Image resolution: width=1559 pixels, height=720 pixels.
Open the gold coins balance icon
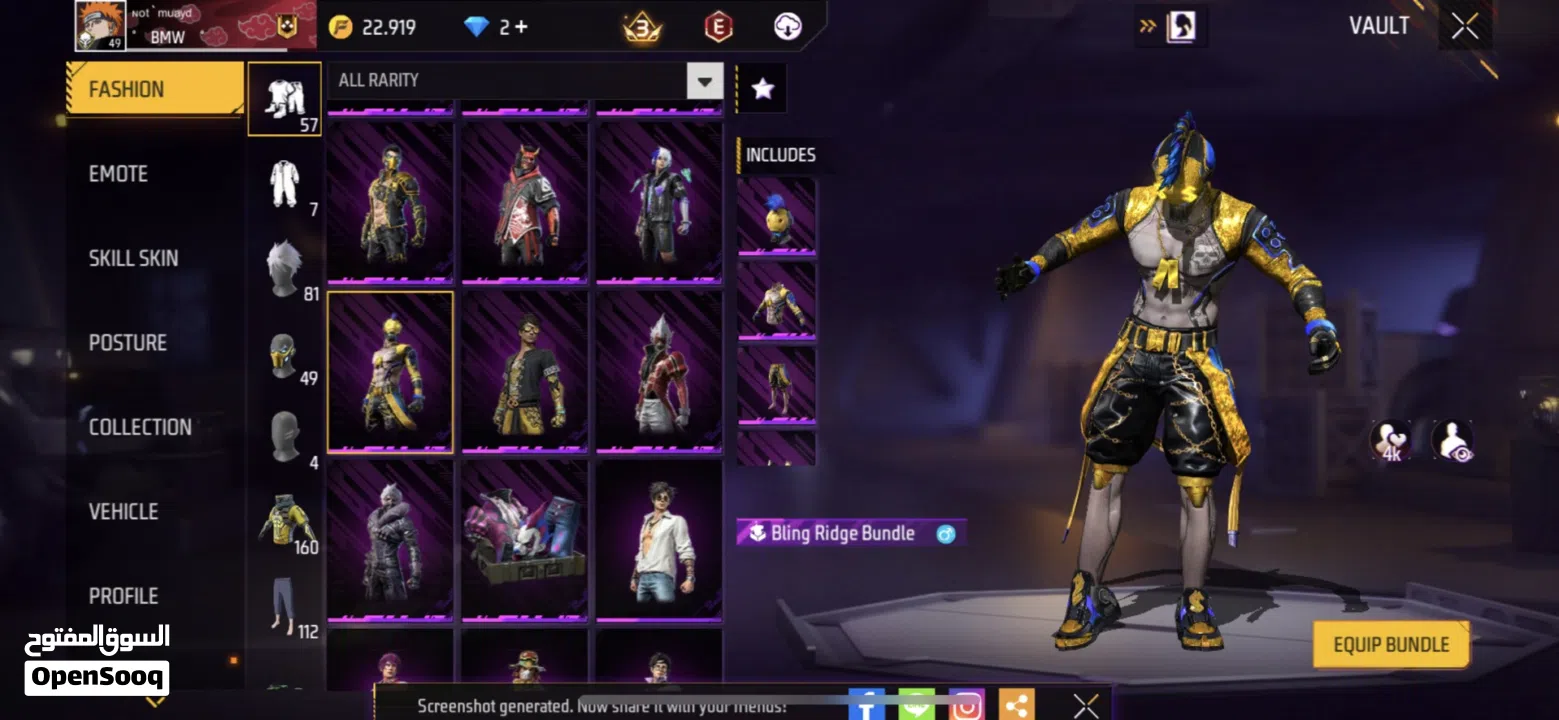pyautogui.click(x=340, y=26)
